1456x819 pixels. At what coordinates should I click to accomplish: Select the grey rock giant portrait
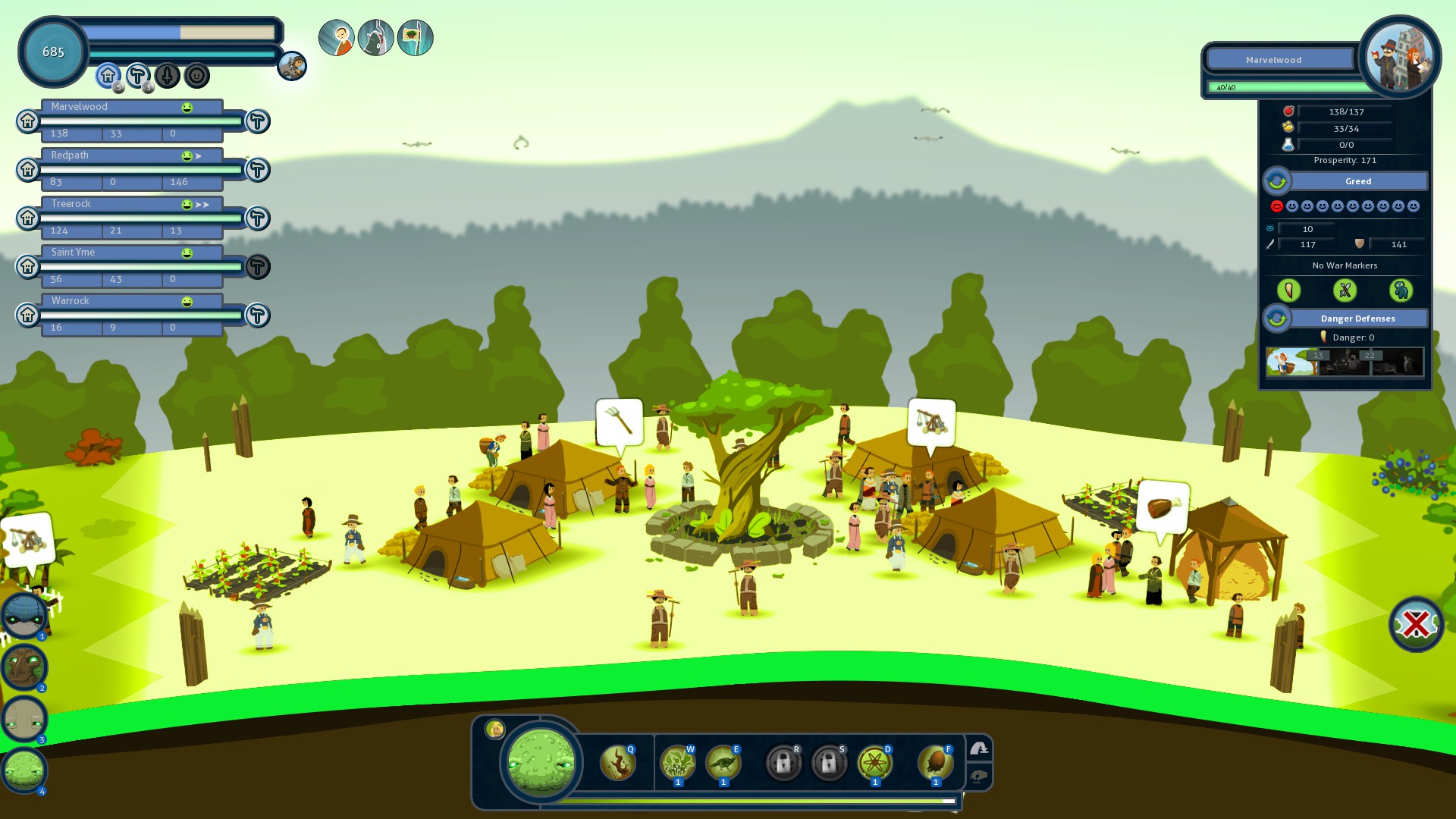pos(24,718)
